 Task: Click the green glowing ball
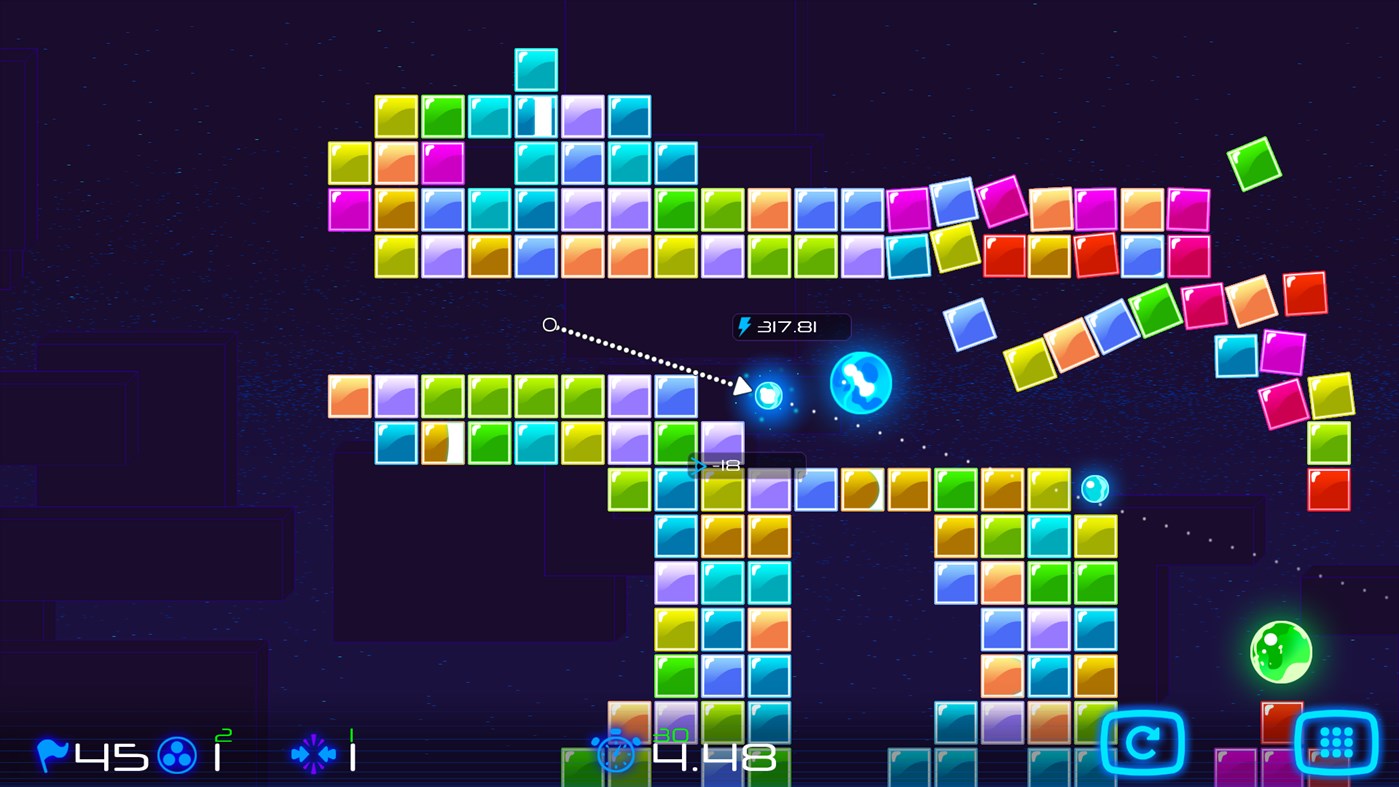[1280, 651]
